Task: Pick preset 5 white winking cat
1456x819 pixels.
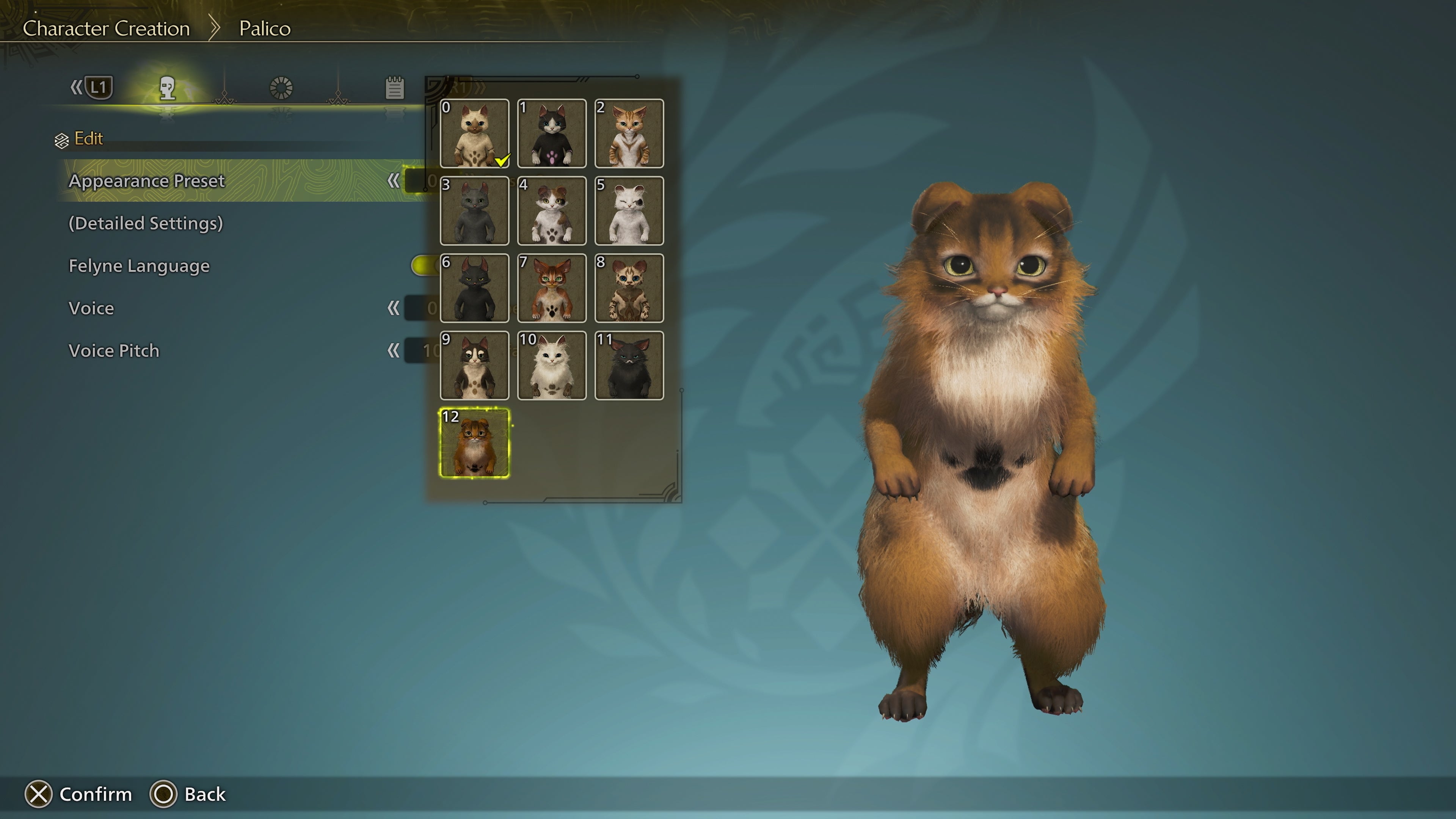Action: (x=629, y=211)
